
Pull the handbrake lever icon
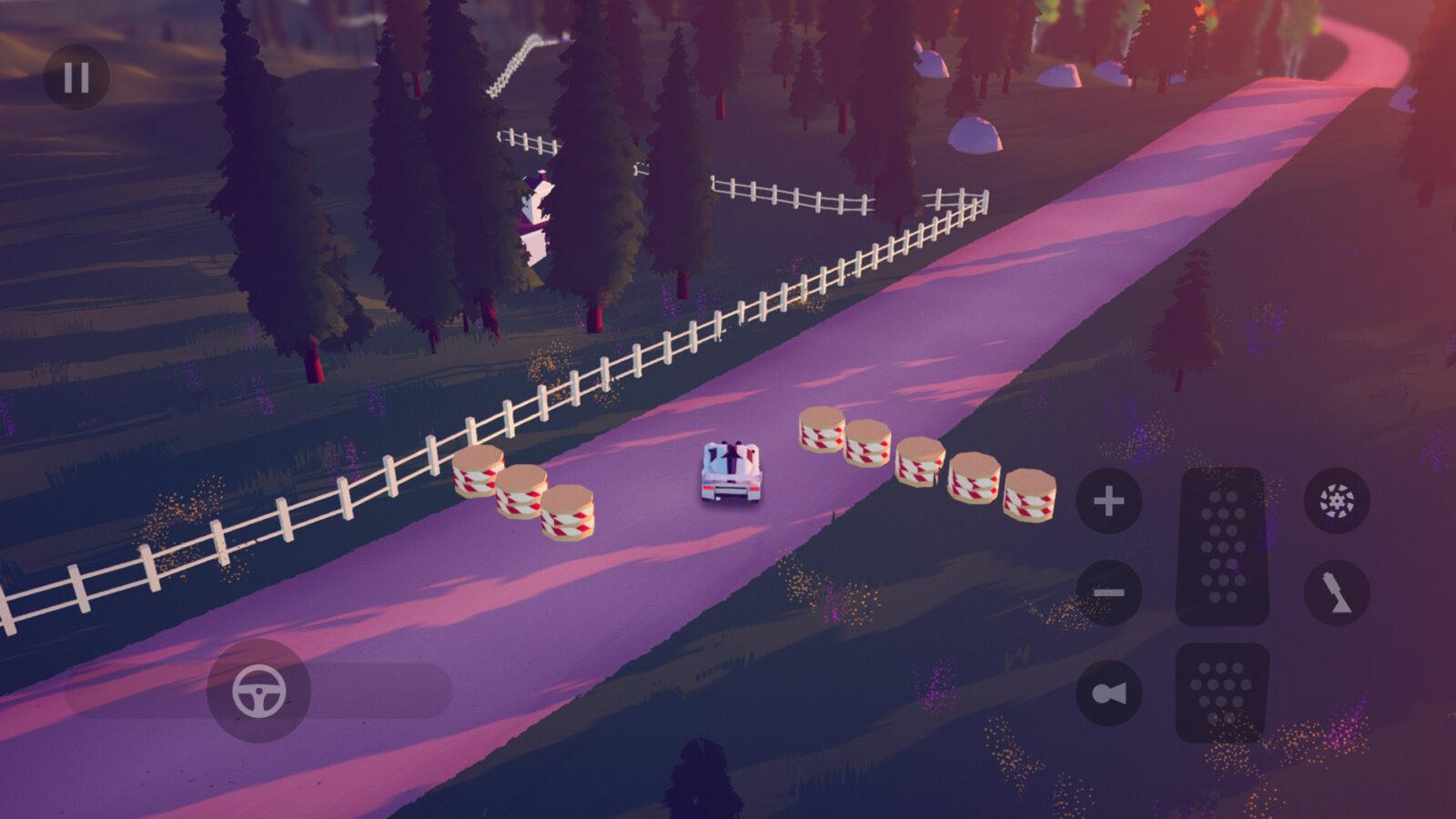click(1335, 591)
